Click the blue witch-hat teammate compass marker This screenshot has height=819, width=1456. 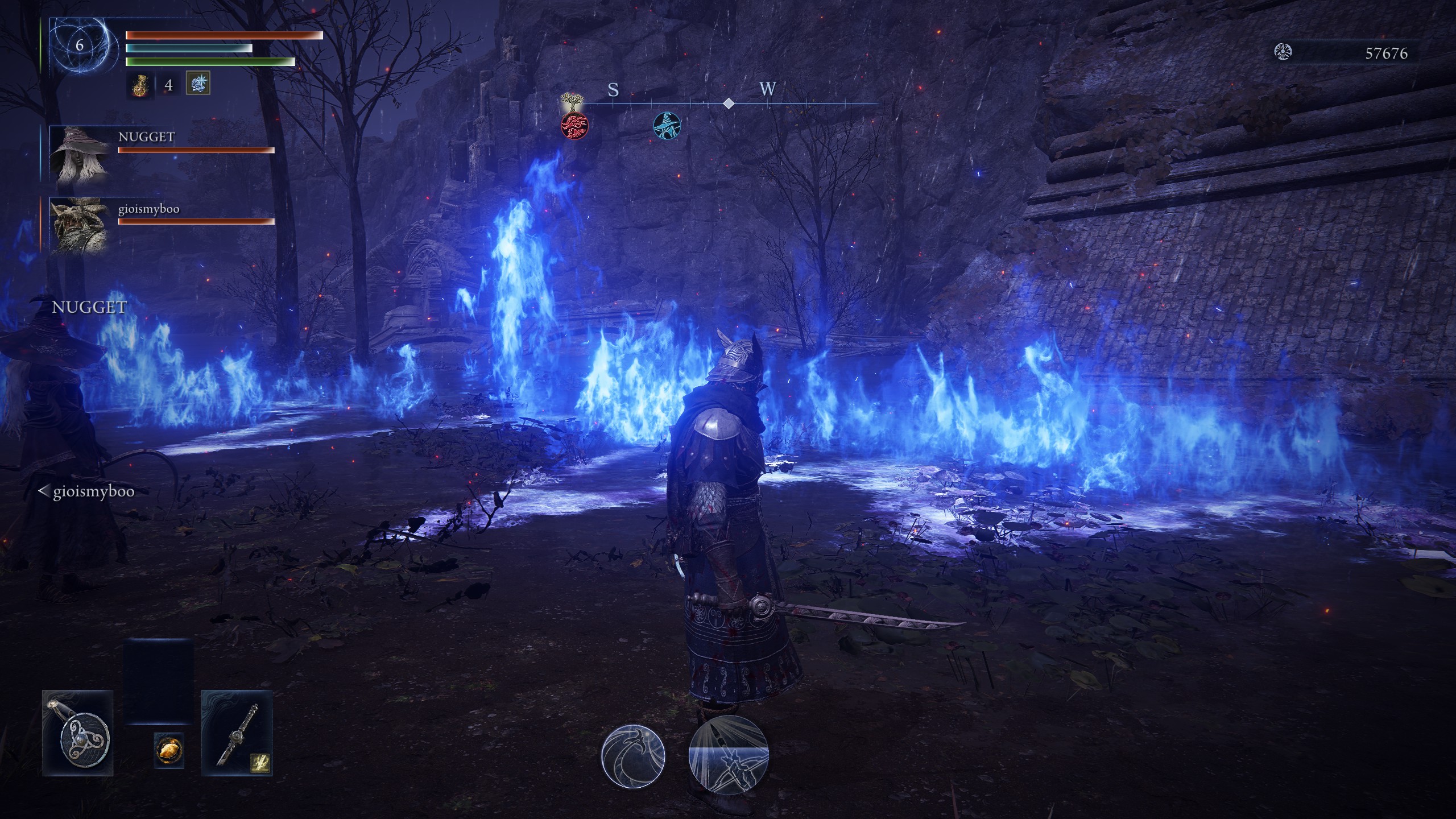tap(667, 126)
